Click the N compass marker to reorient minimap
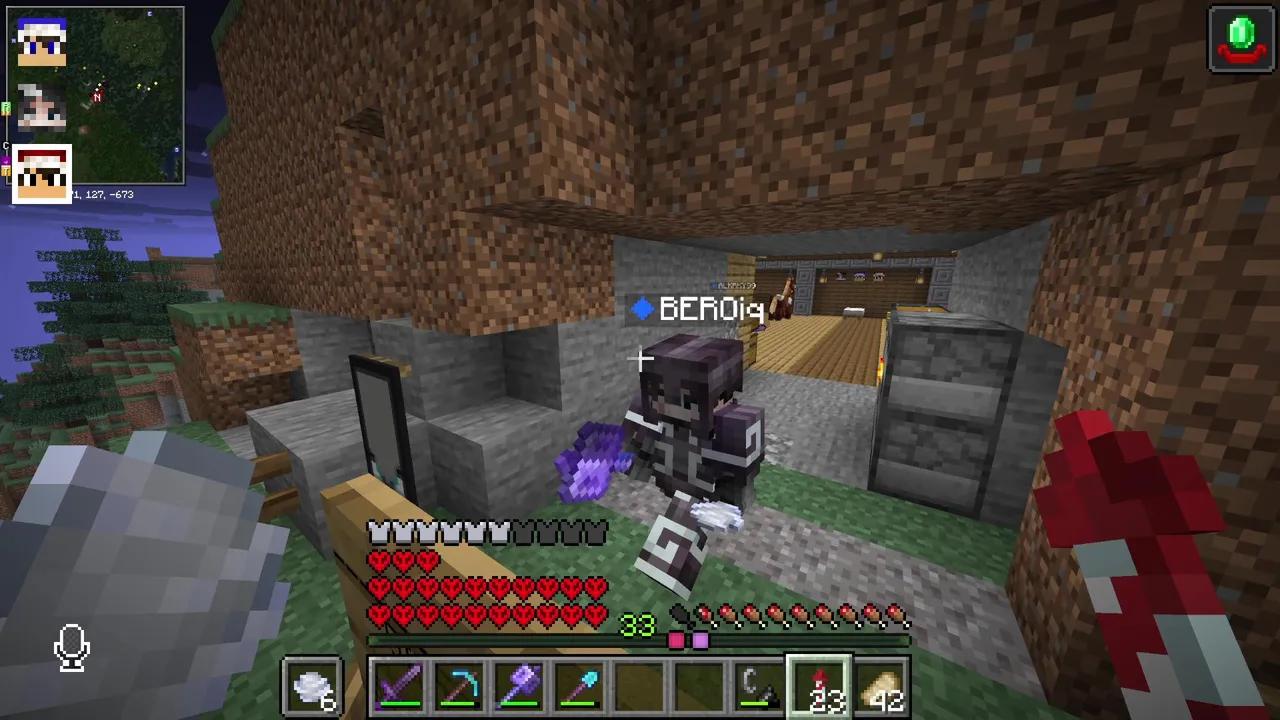The height and width of the screenshot is (720, 1280). coord(97,97)
